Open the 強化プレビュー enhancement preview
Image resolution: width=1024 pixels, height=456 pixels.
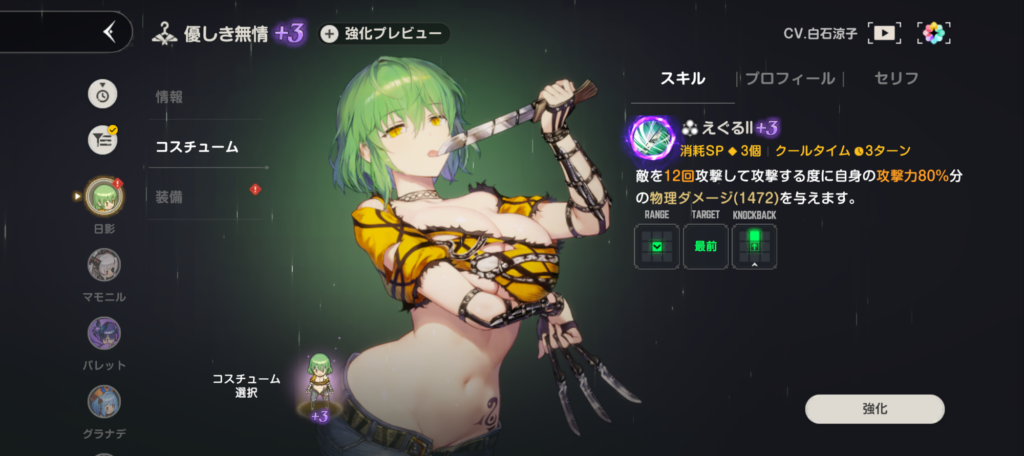(384, 34)
